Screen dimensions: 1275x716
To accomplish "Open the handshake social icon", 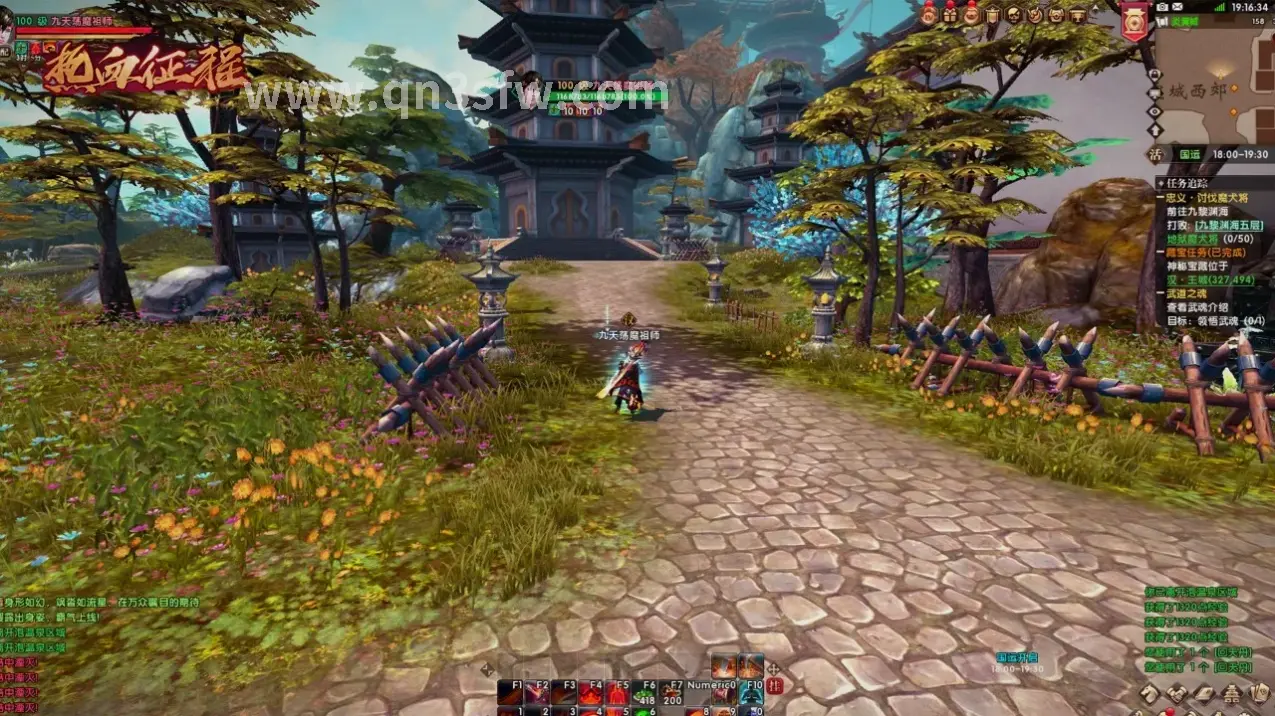I will [1178, 694].
